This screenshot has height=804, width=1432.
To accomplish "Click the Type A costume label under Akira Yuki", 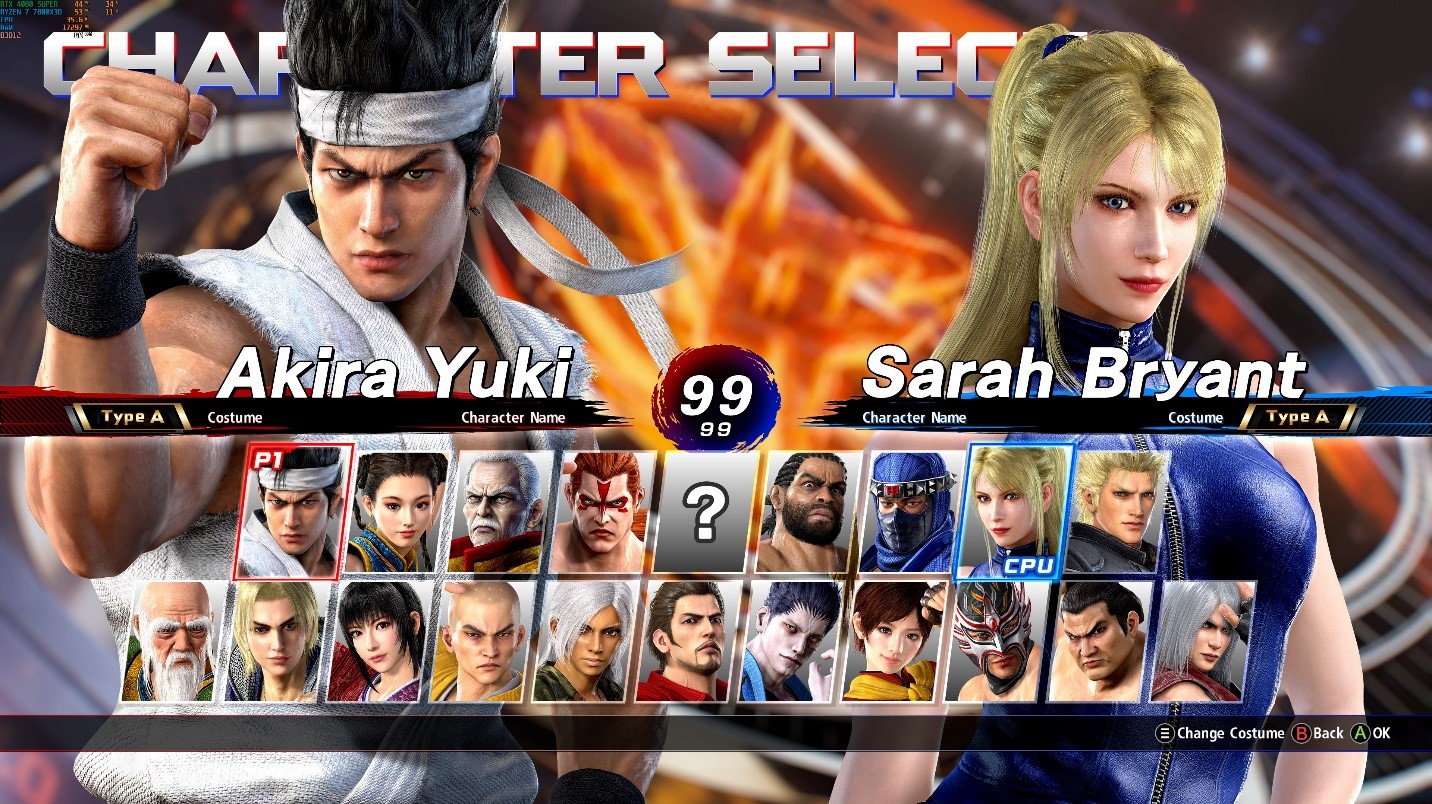I will pos(135,418).
